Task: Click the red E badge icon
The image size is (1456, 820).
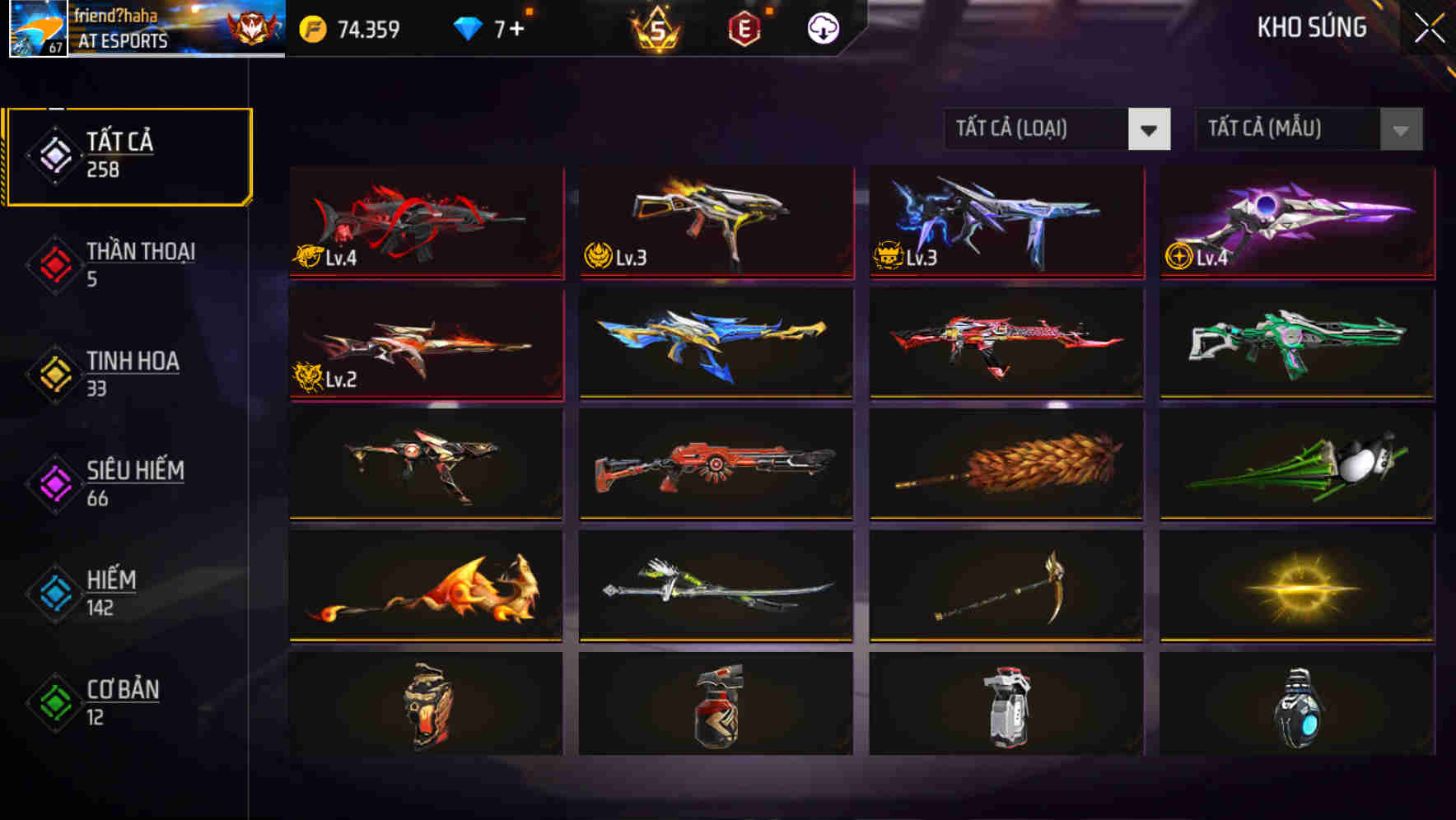Action: coord(745,28)
